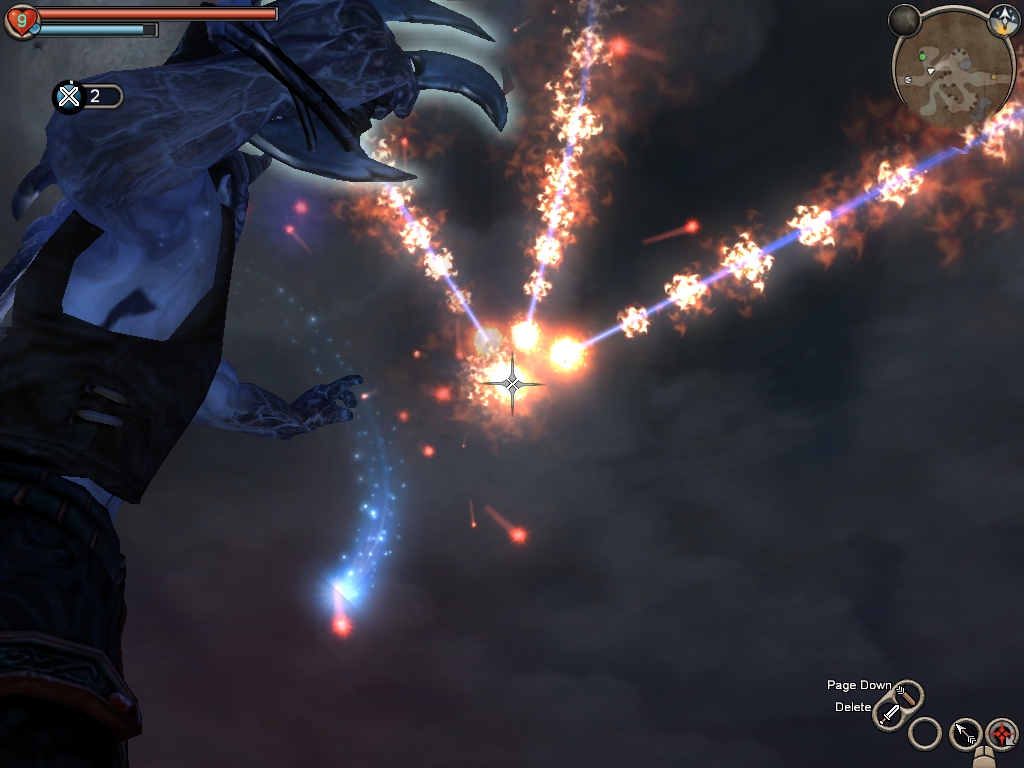Screen dimensions: 1024x768
Task: Click the red heart health icon
Action: pyautogui.click(x=20, y=20)
